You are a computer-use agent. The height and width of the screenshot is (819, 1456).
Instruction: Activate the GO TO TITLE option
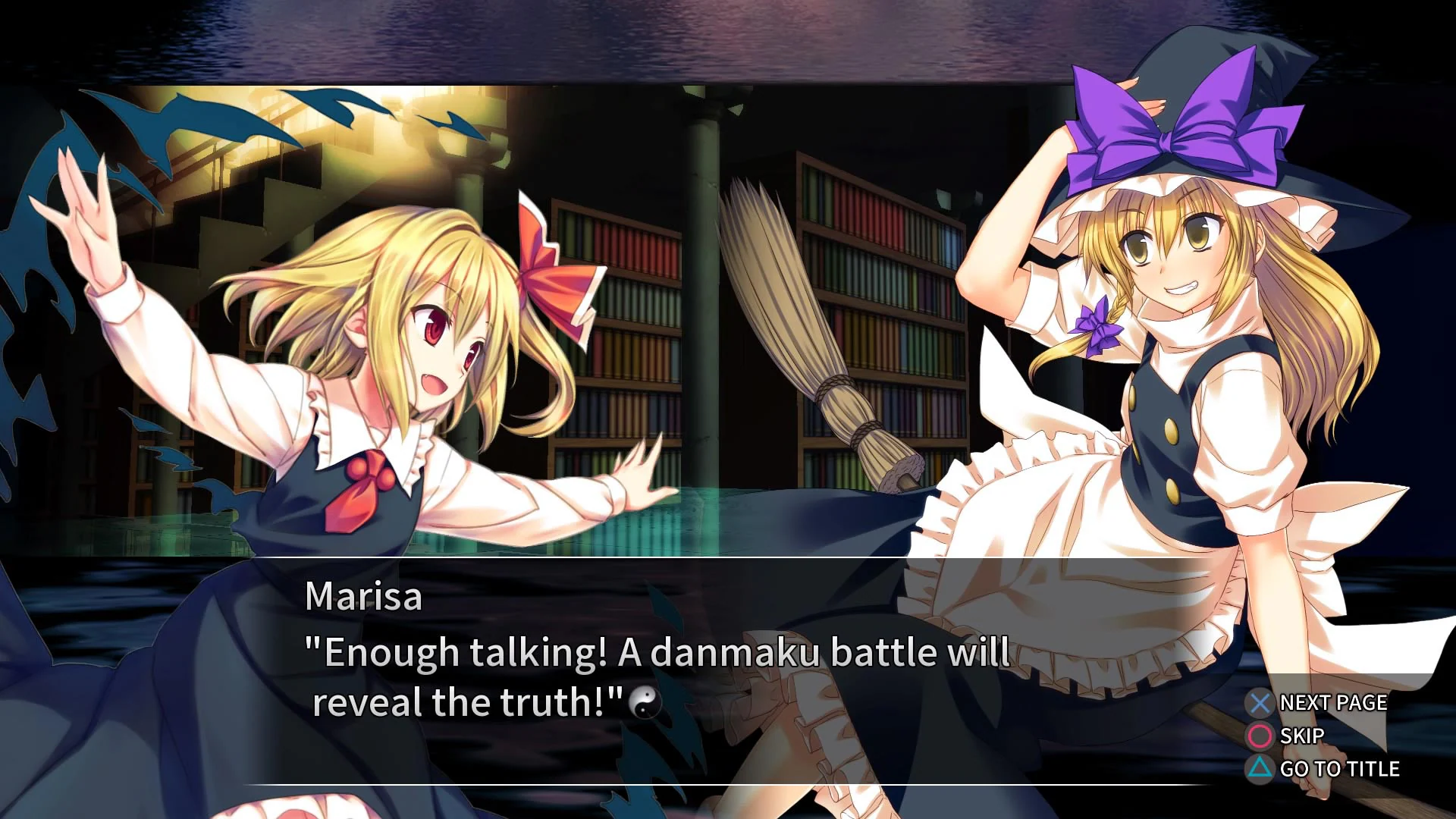(1338, 769)
